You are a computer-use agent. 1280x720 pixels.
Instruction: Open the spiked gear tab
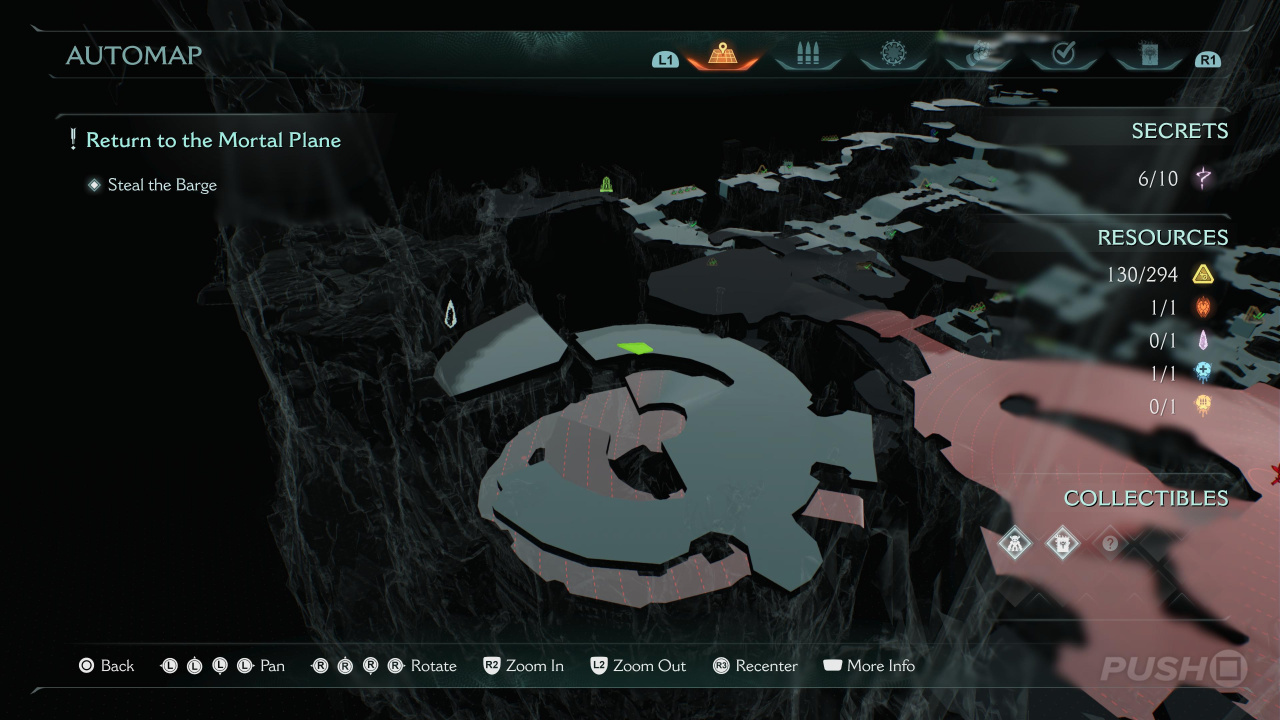(x=892, y=54)
